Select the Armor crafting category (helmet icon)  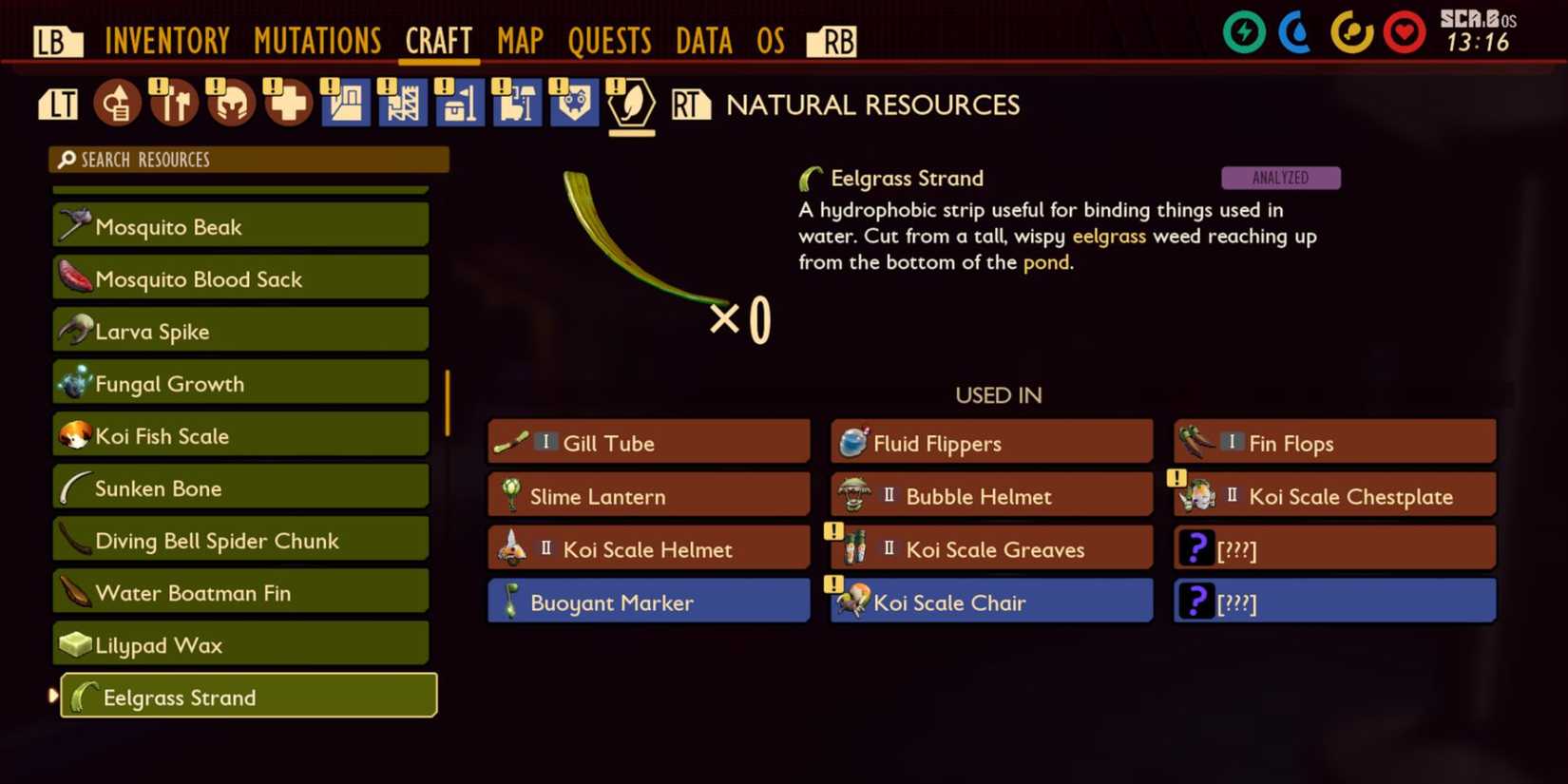[231, 102]
